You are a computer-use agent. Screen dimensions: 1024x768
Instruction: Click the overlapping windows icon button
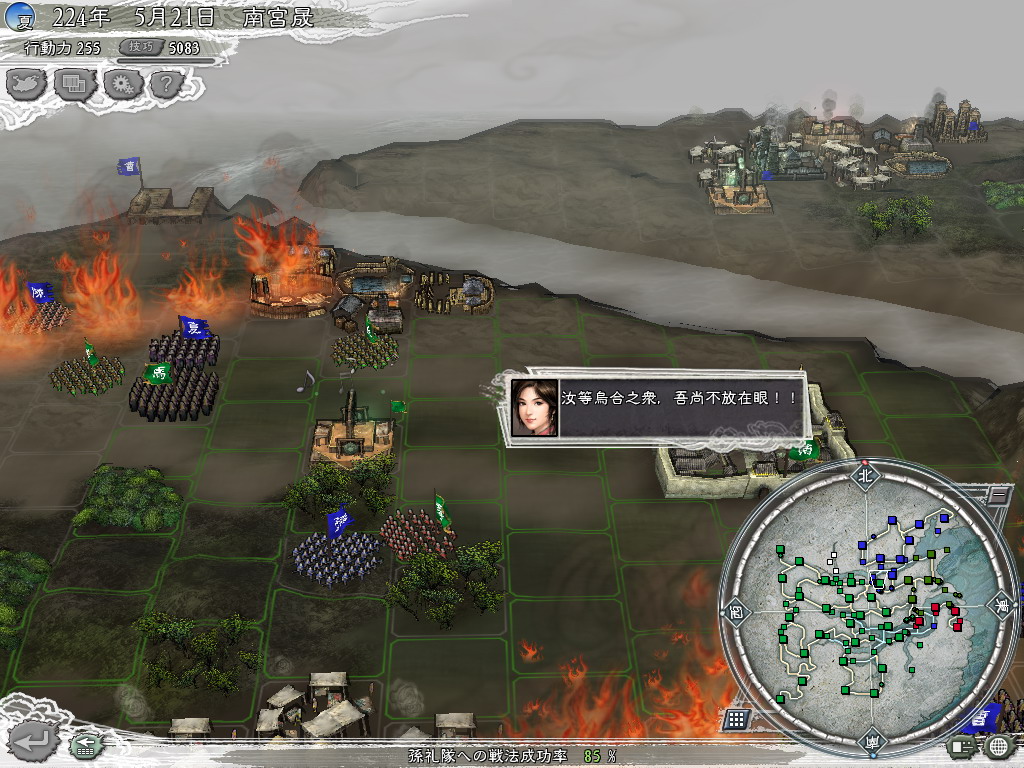[74, 84]
